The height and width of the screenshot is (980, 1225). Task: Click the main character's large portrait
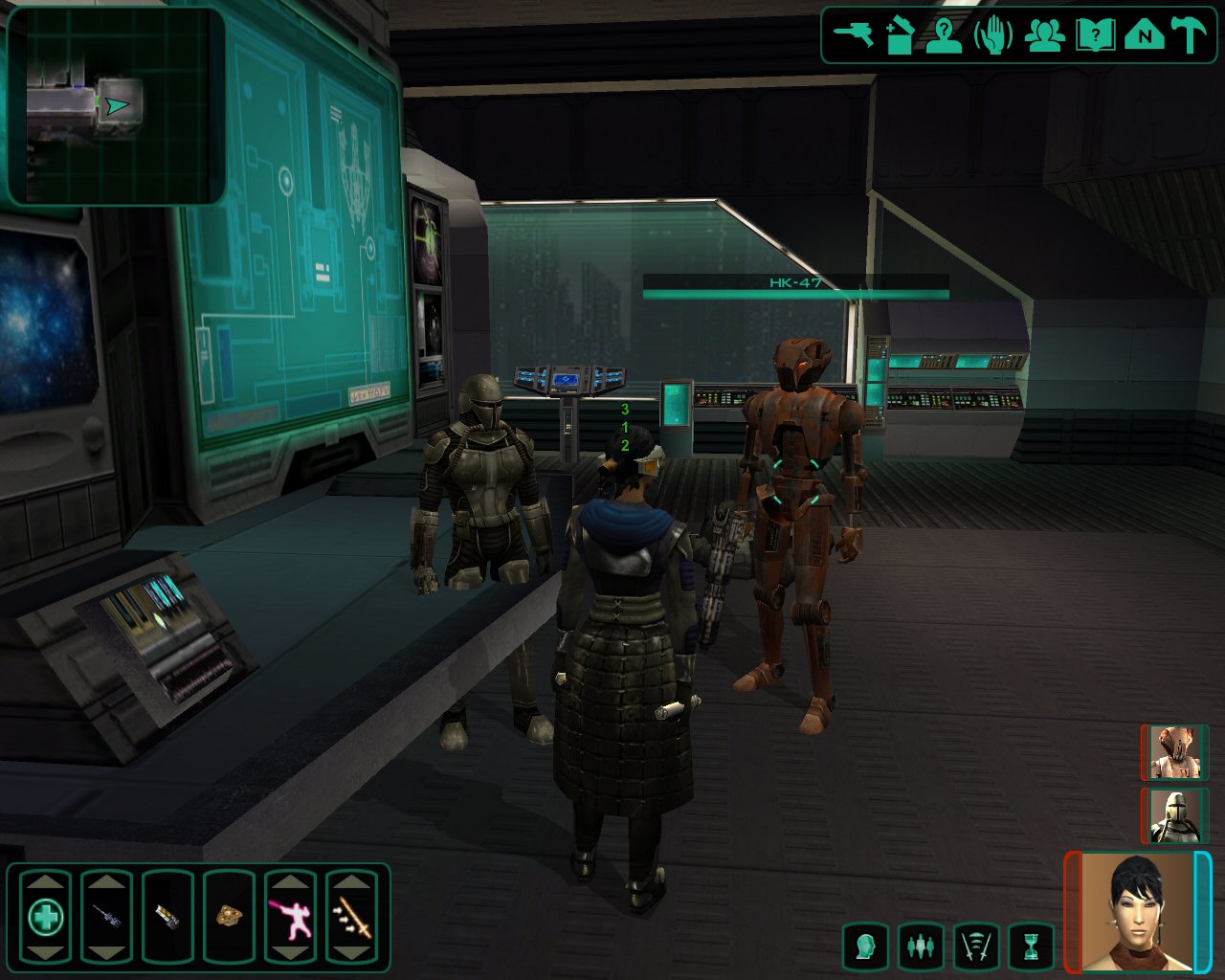[1138, 910]
